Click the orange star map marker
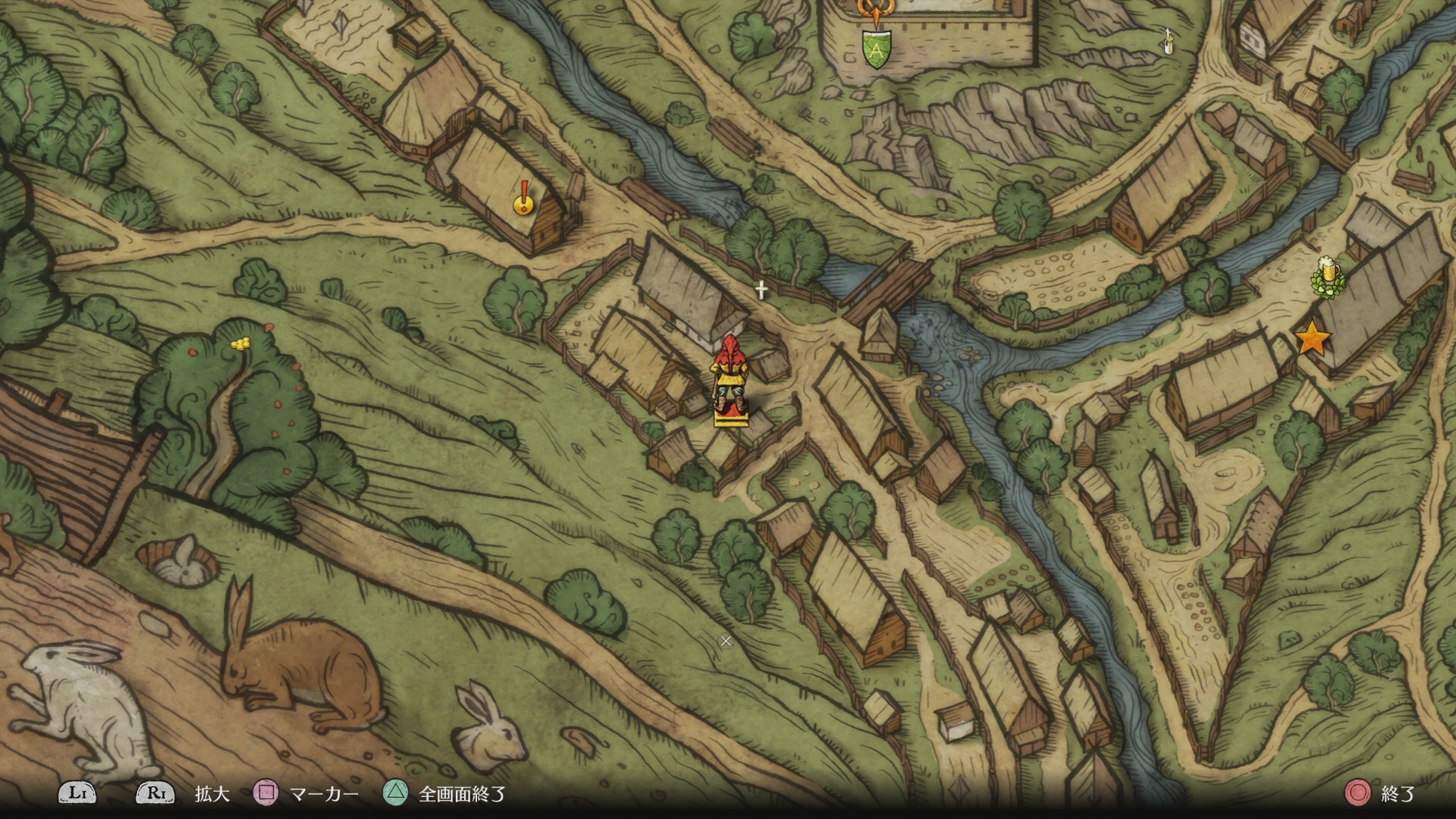The height and width of the screenshot is (819, 1456). tap(1312, 339)
